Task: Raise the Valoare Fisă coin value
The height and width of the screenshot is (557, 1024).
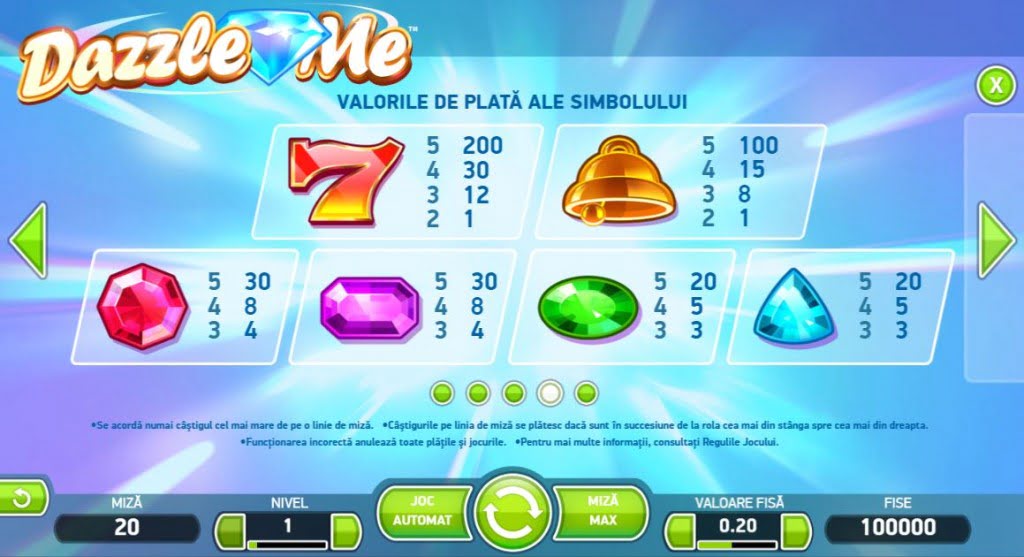Action: click(x=796, y=528)
